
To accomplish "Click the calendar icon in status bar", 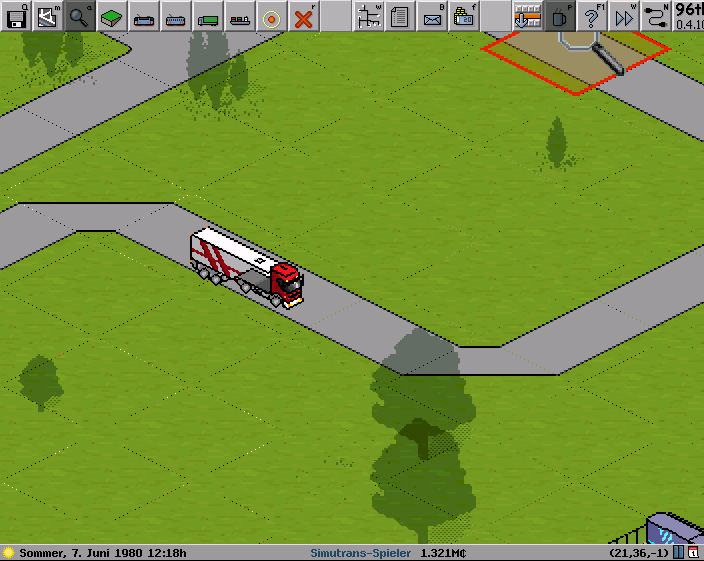I will tap(694, 552).
